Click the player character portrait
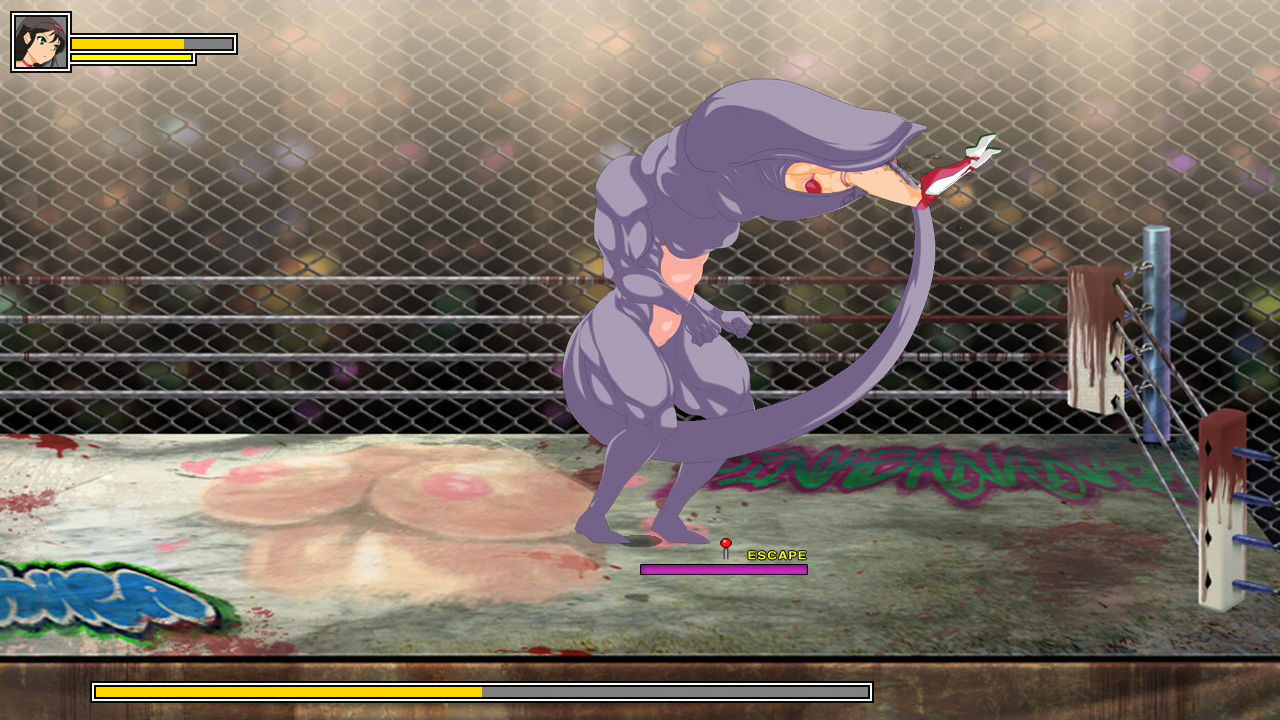Screen dimensions: 1280x720 (x=41, y=42)
